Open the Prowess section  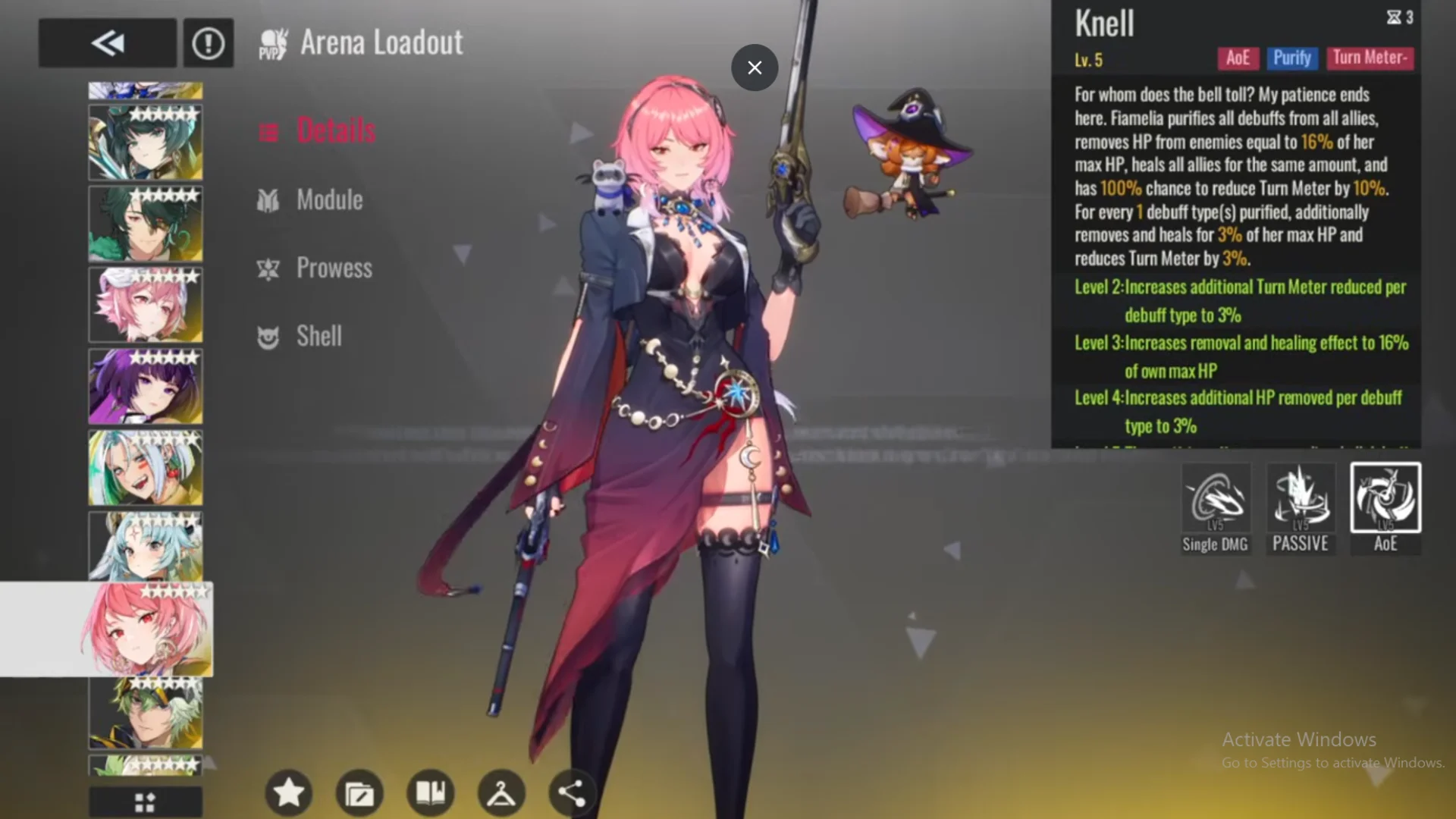coord(334,268)
